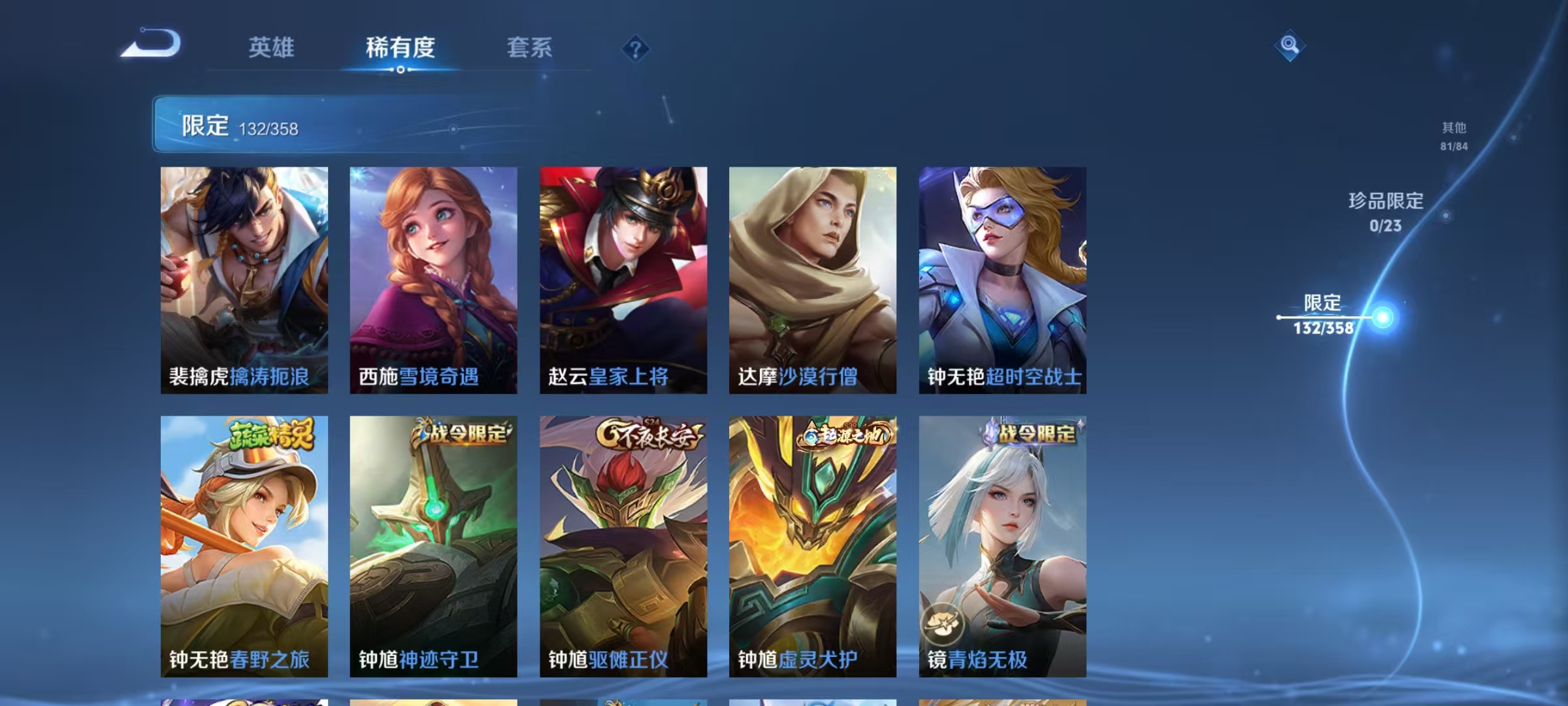Open the search magnifier icon
This screenshot has height=706, width=1568.
point(1288,47)
